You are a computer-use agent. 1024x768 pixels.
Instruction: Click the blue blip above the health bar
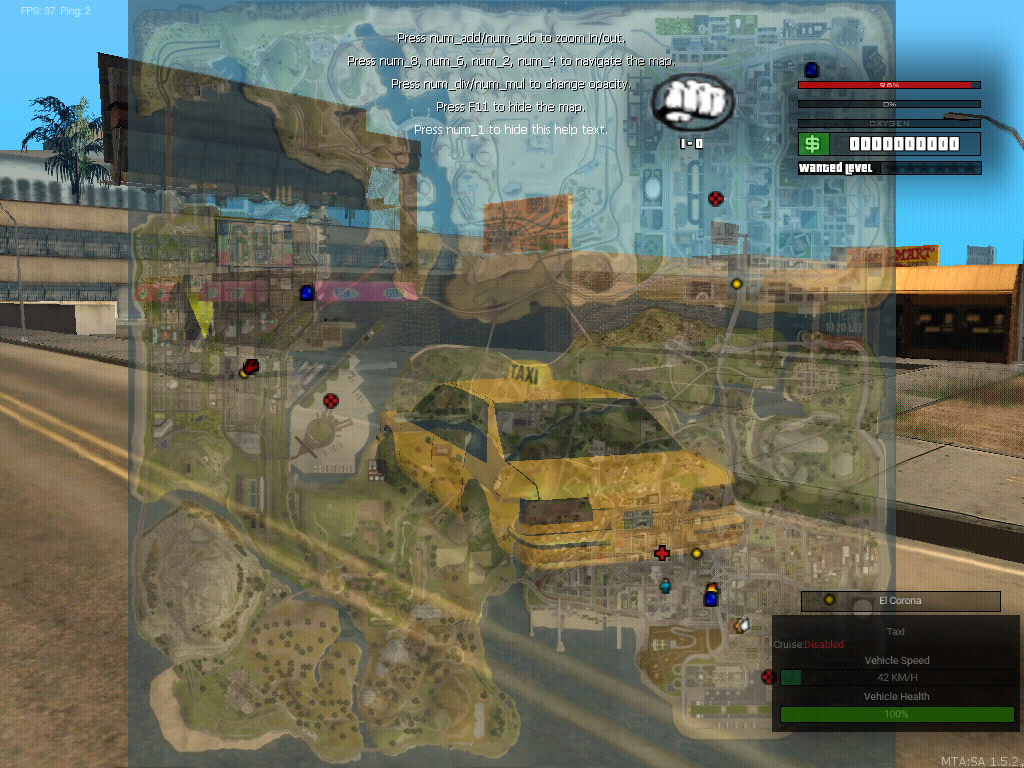tap(811, 69)
